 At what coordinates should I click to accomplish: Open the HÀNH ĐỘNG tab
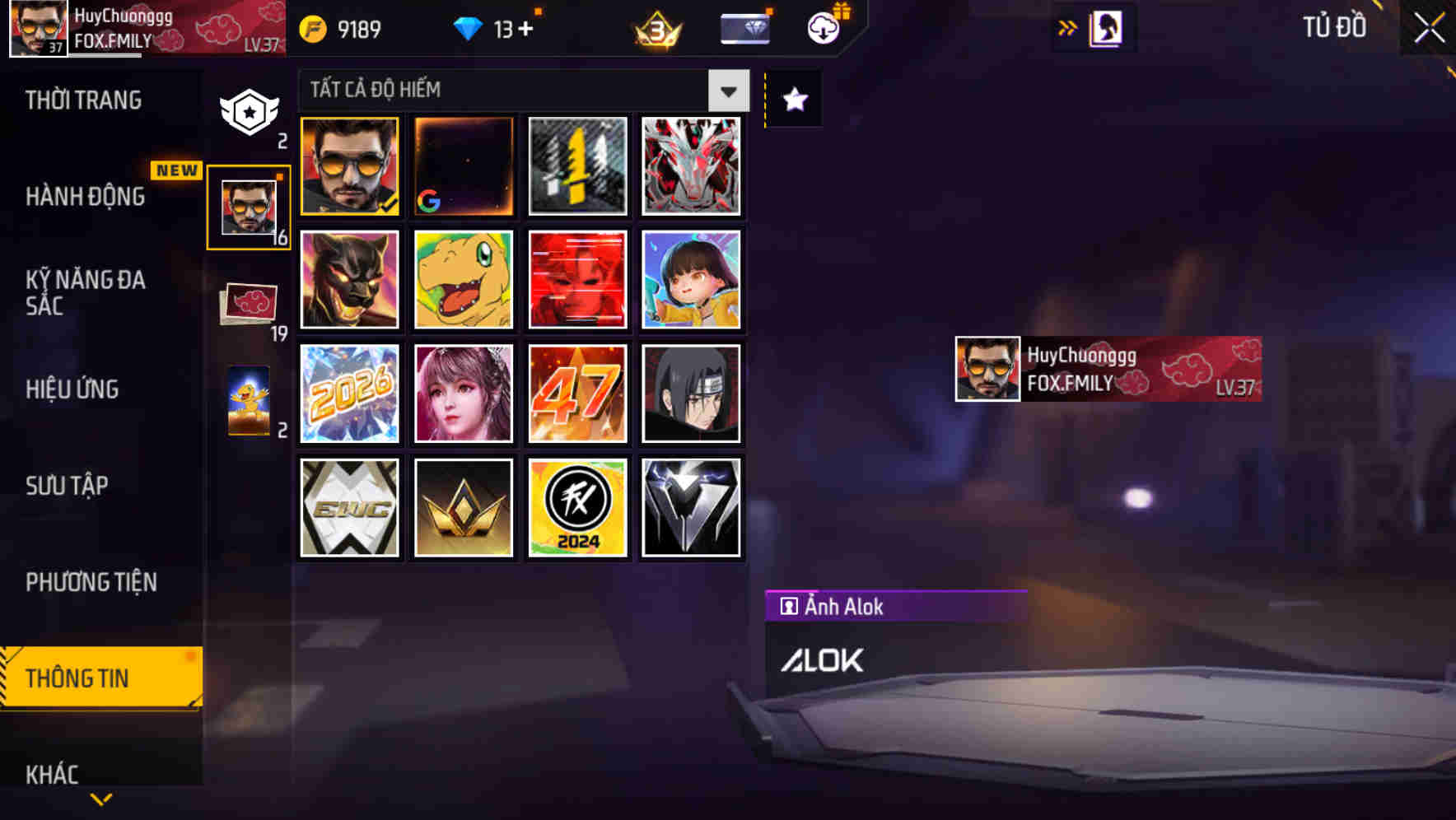pyautogui.click(x=83, y=198)
